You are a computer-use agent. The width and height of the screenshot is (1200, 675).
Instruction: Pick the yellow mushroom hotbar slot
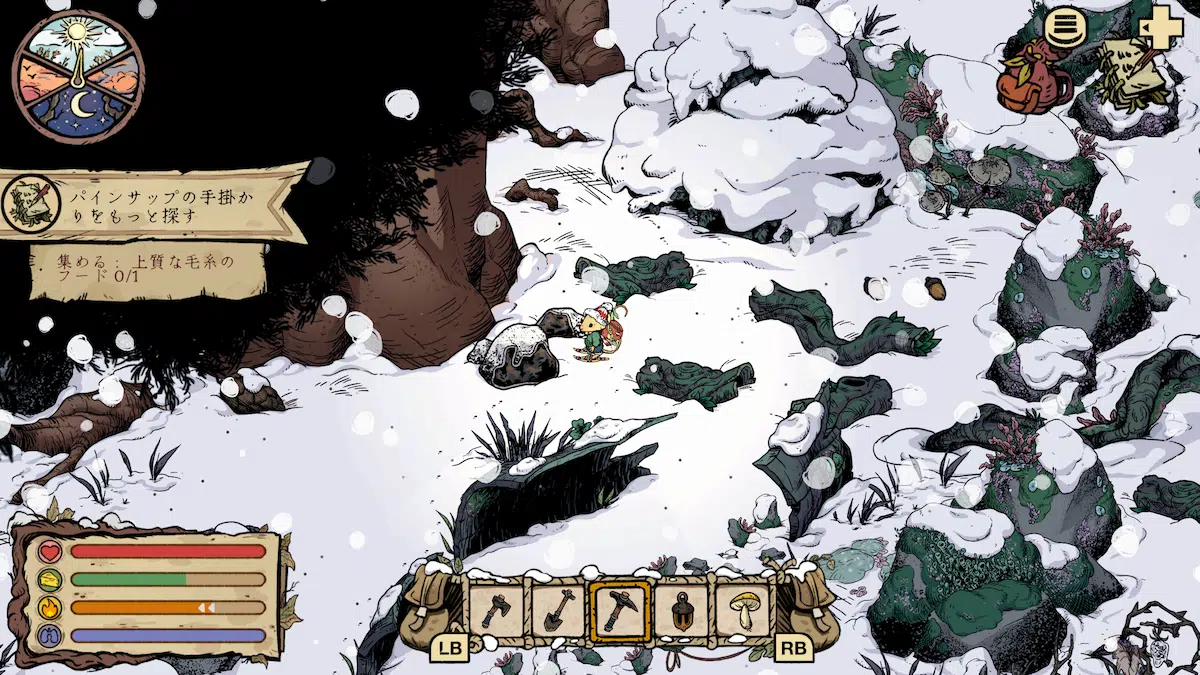(x=743, y=608)
